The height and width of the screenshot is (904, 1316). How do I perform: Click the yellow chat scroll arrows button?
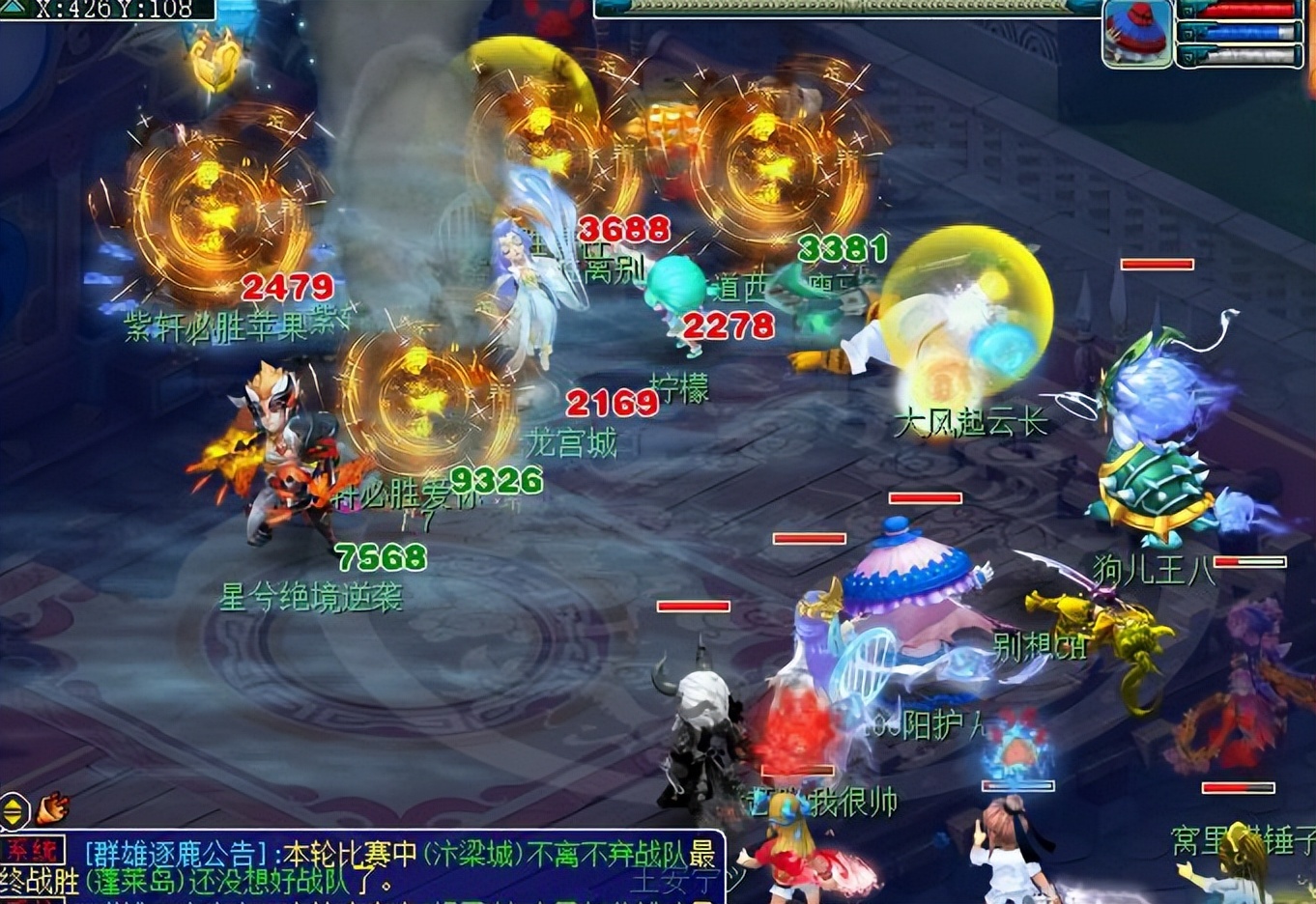pyautogui.click(x=14, y=811)
